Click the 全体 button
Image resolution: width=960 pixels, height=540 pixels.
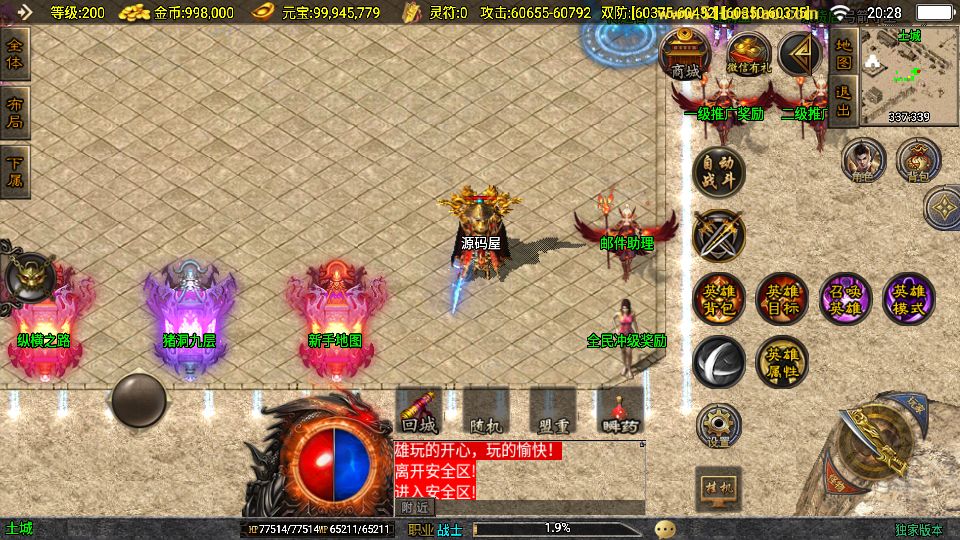tap(16, 53)
